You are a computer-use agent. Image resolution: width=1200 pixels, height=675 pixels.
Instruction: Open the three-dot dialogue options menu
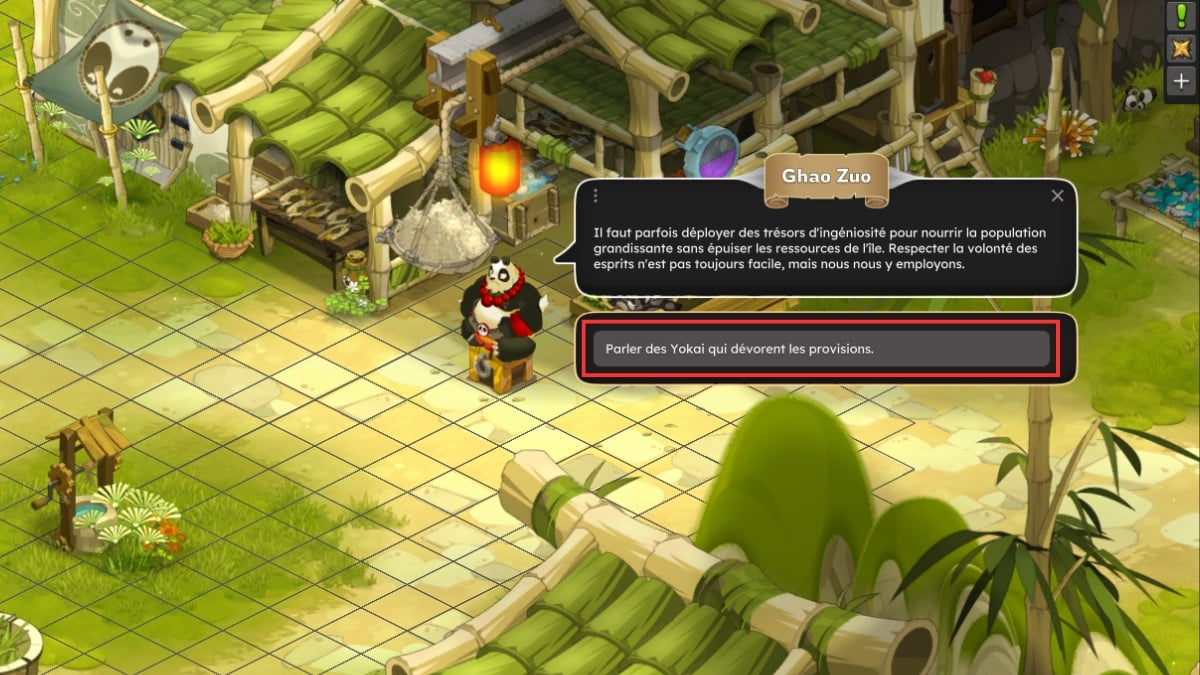pyautogui.click(x=595, y=196)
